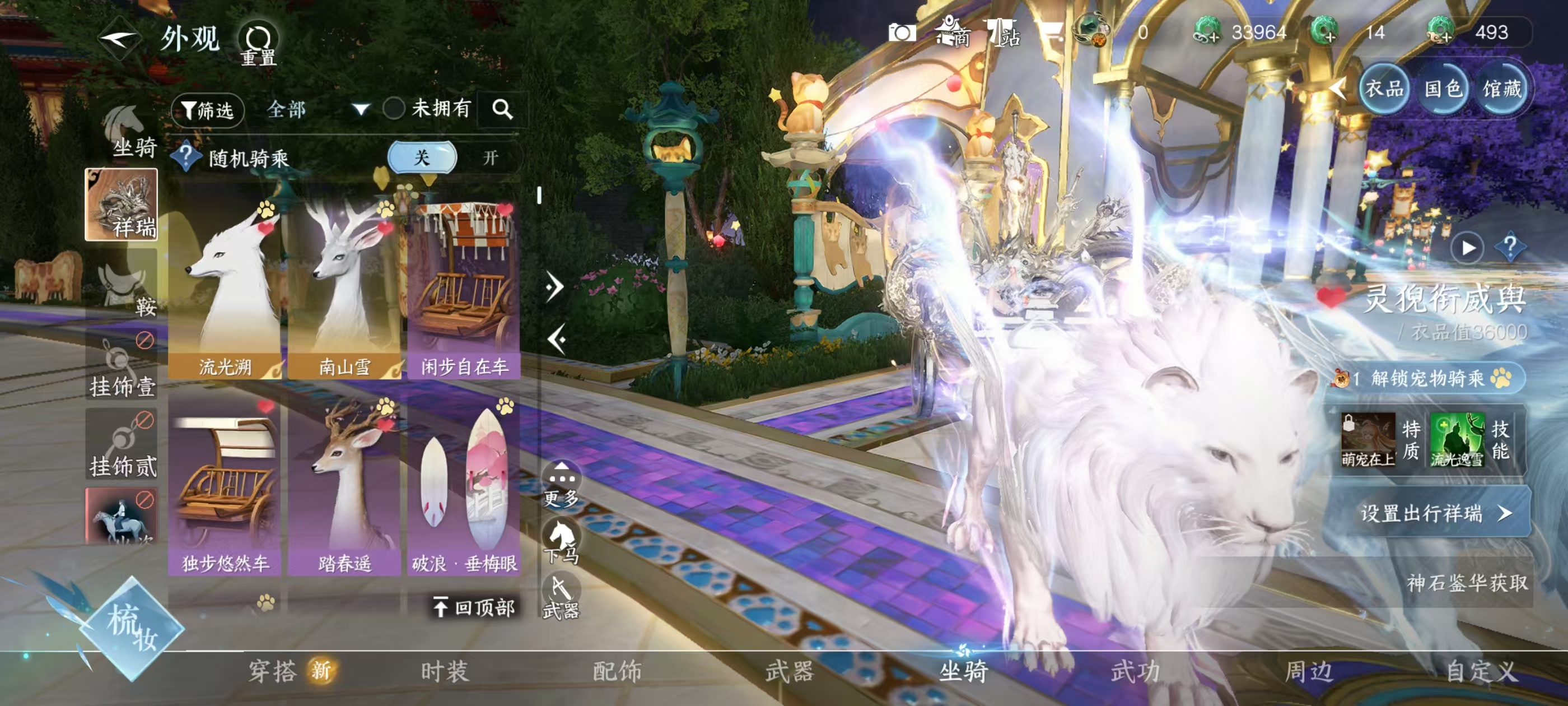Viewport: 1568px width, 706px height.
Task: Open the 筛选 filter options
Action: (x=208, y=110)
